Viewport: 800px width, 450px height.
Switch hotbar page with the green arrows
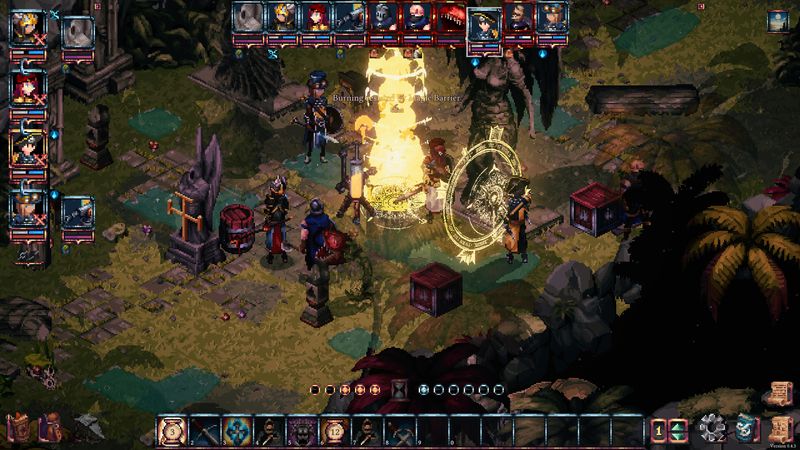click(680, 431)
